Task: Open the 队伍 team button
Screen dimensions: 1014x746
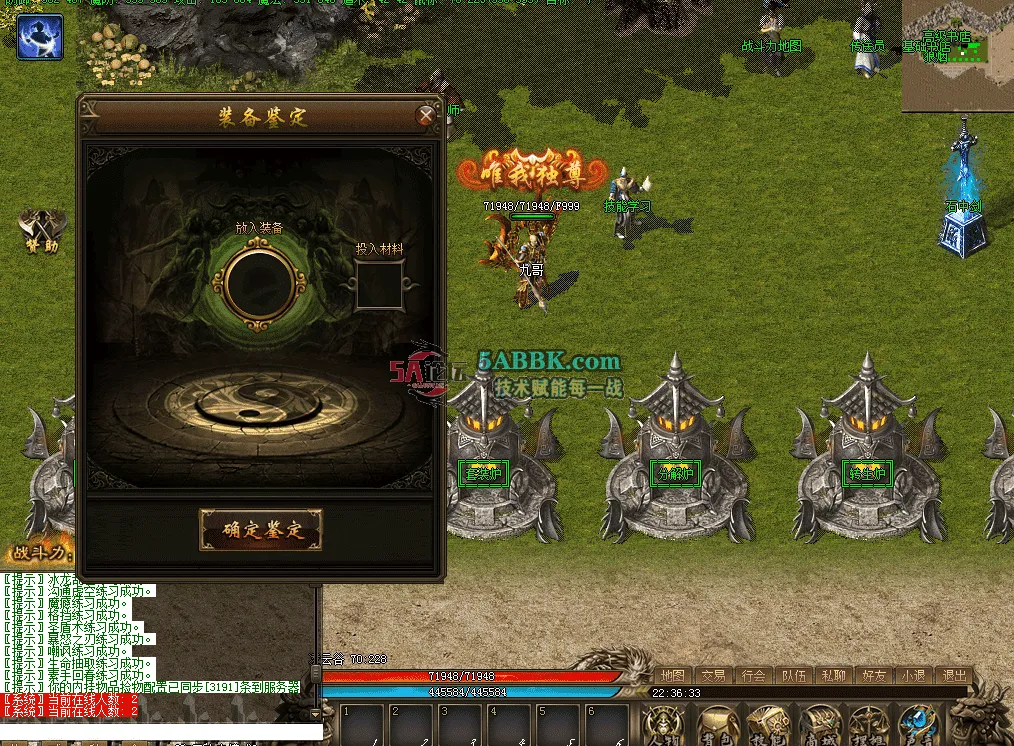Action: pyautogui.click(x=793, y=676)
